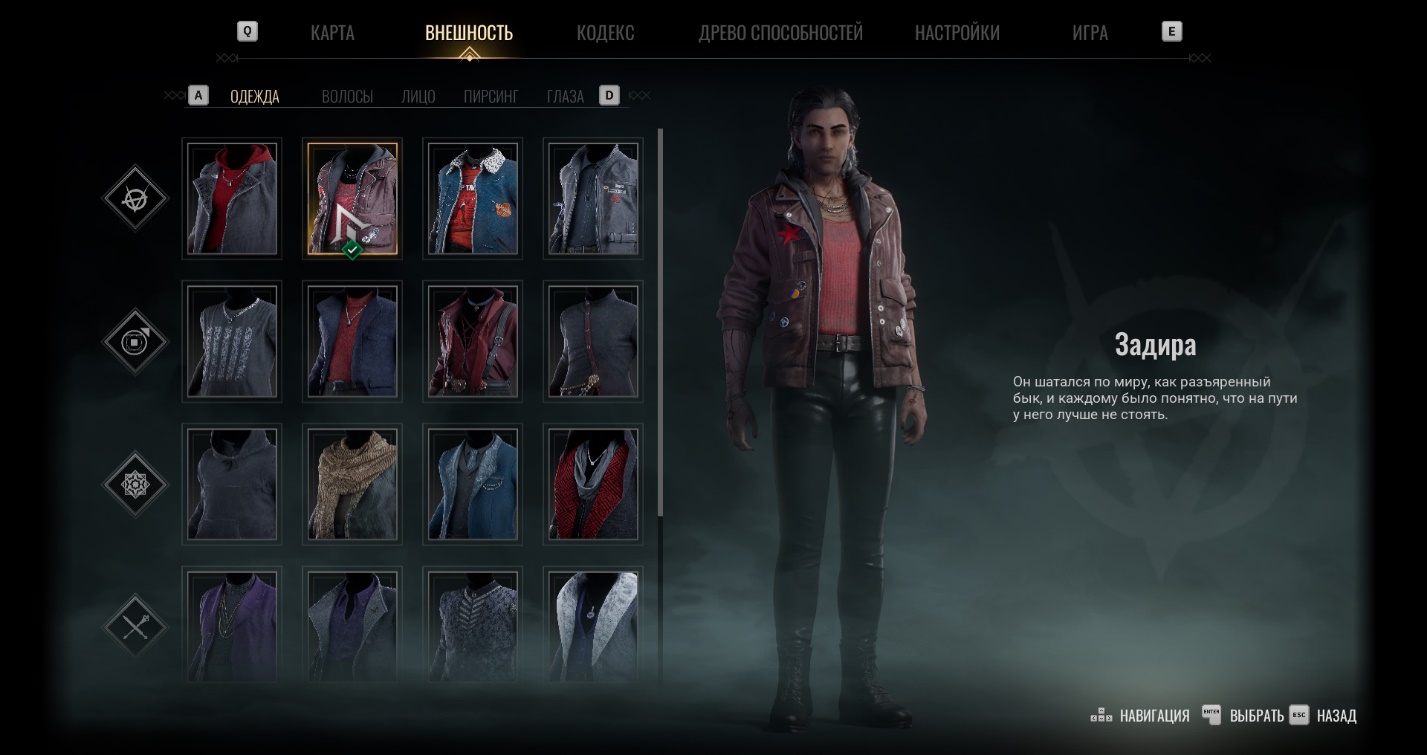Pick the tan knitted scarf outfit
The image size is (1427, 755).
click(x=352, y=484)
